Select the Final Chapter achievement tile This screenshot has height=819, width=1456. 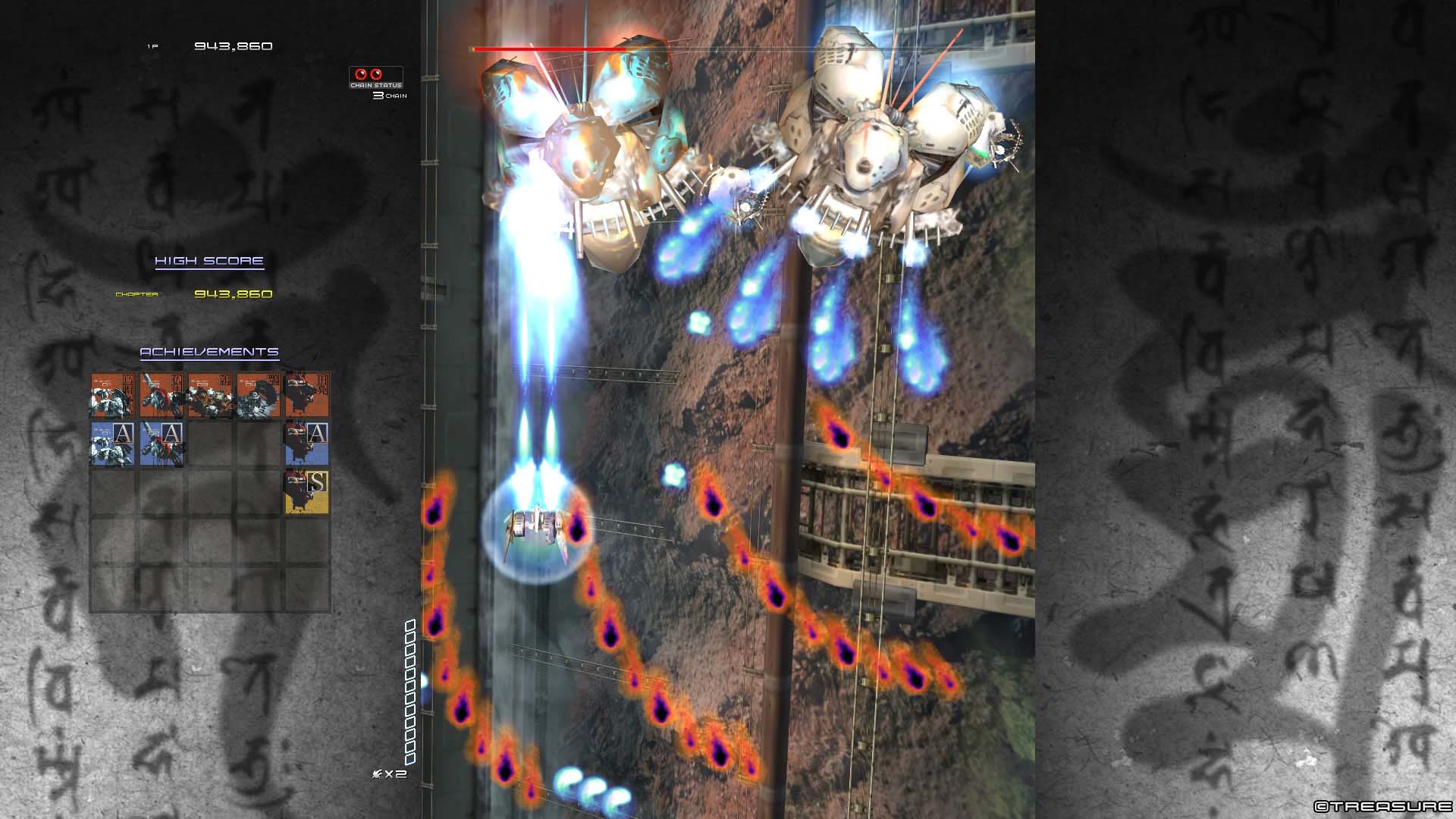click(x=306, y=394)
